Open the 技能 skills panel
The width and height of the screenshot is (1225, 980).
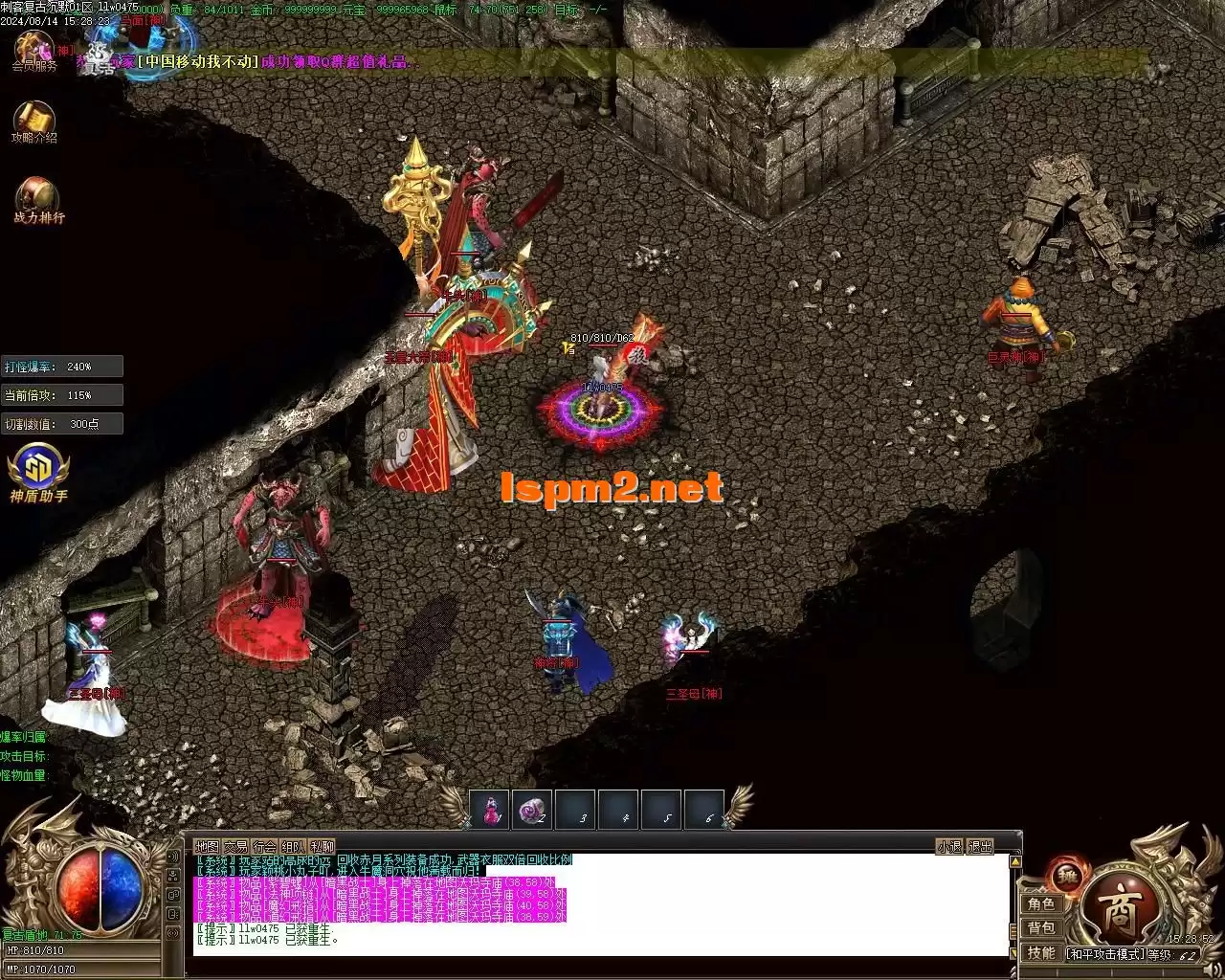[x=1041, y=953]
